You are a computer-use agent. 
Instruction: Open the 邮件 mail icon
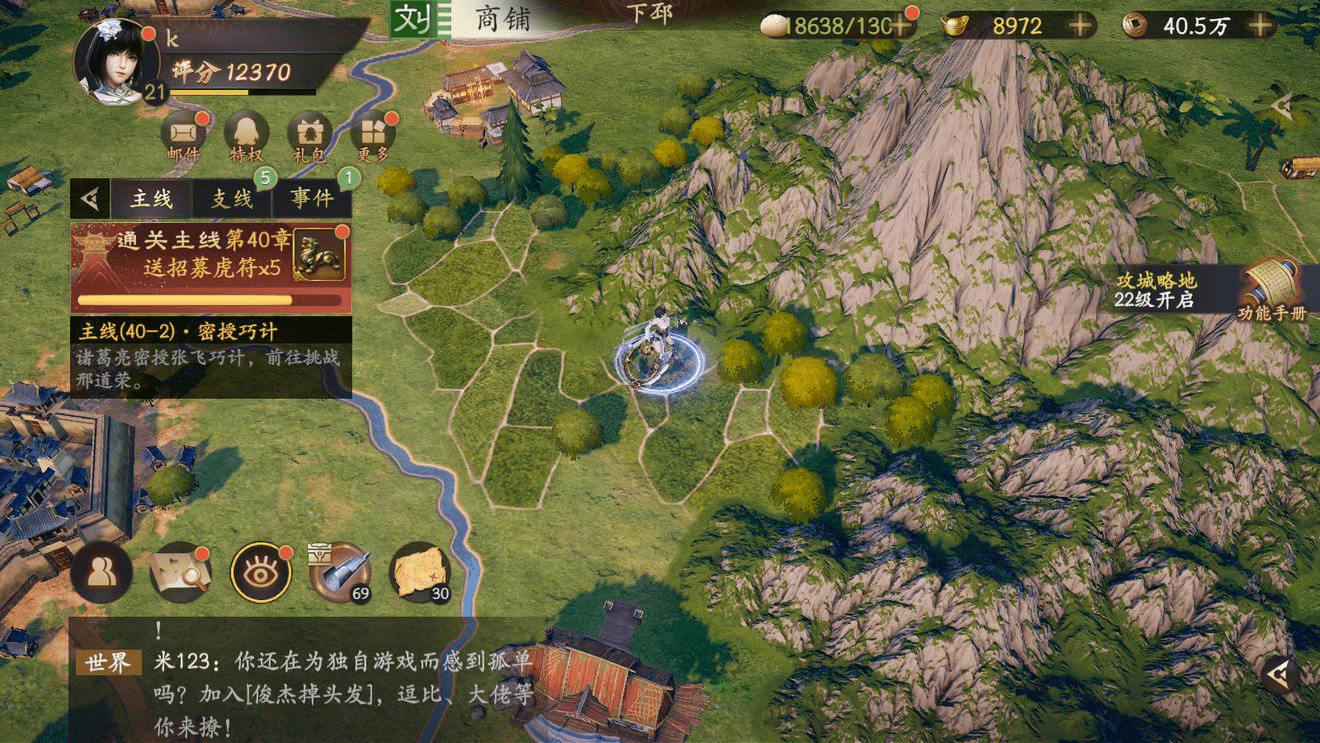pos(182,135)
